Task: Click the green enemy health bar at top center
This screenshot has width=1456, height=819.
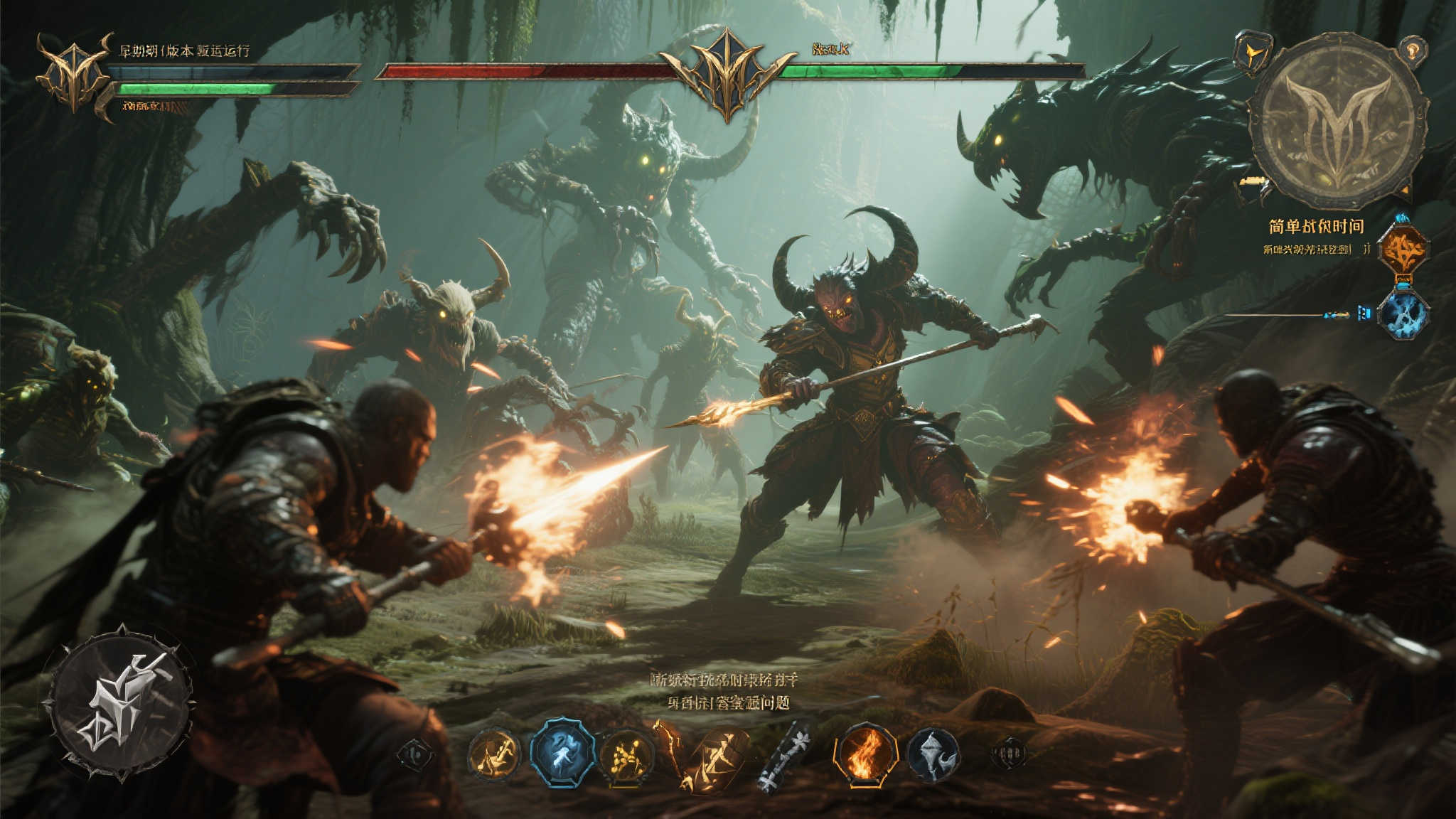Action: click(864, 71)
